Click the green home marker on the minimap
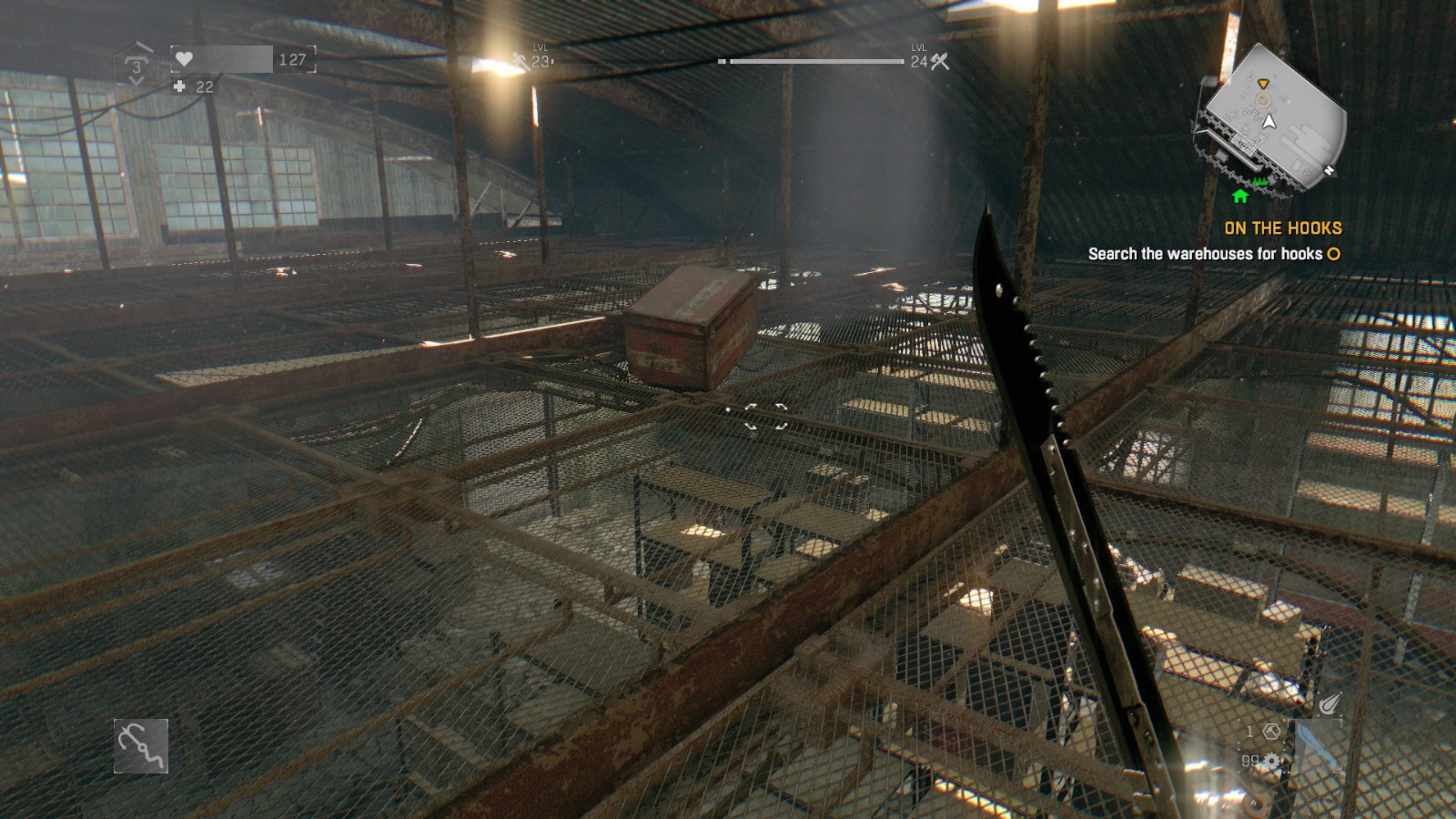1456x819 pixels. (1240, 196)
